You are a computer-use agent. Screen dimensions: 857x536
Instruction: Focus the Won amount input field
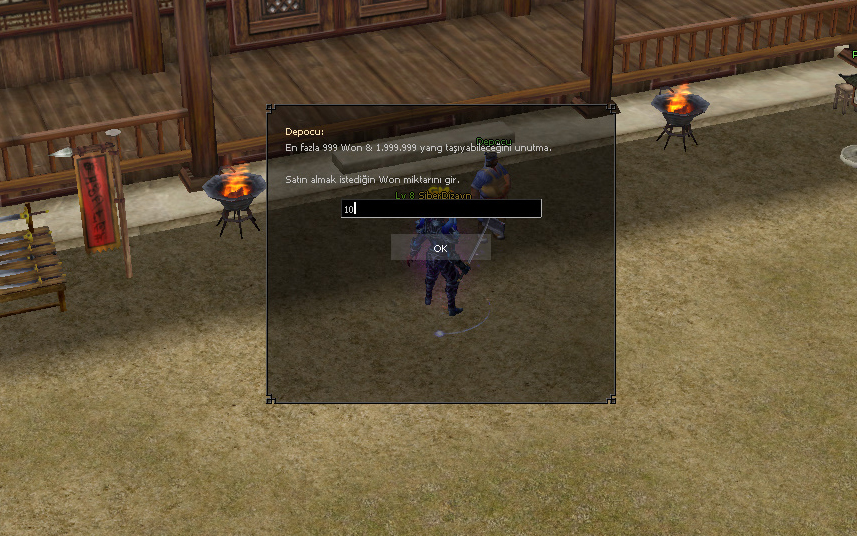click(441, 209)
